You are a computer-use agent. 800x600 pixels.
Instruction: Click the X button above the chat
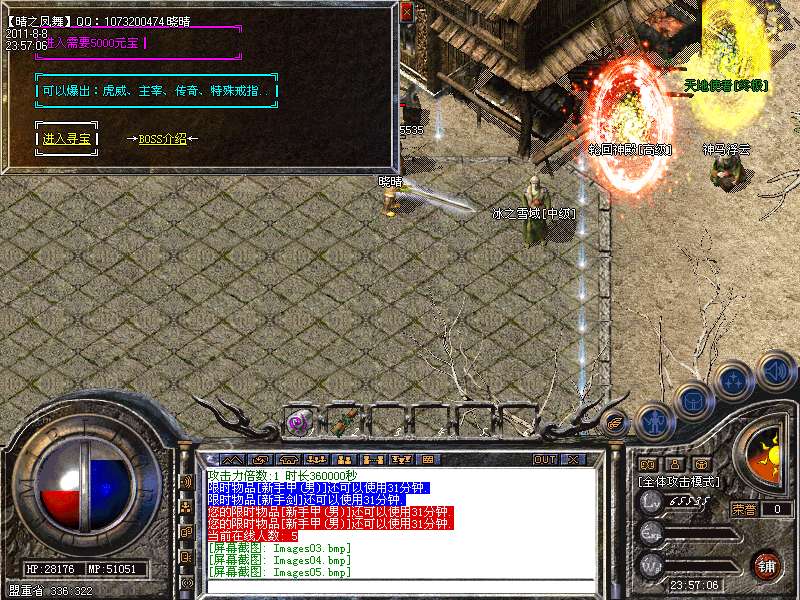[x=572, y=459]
